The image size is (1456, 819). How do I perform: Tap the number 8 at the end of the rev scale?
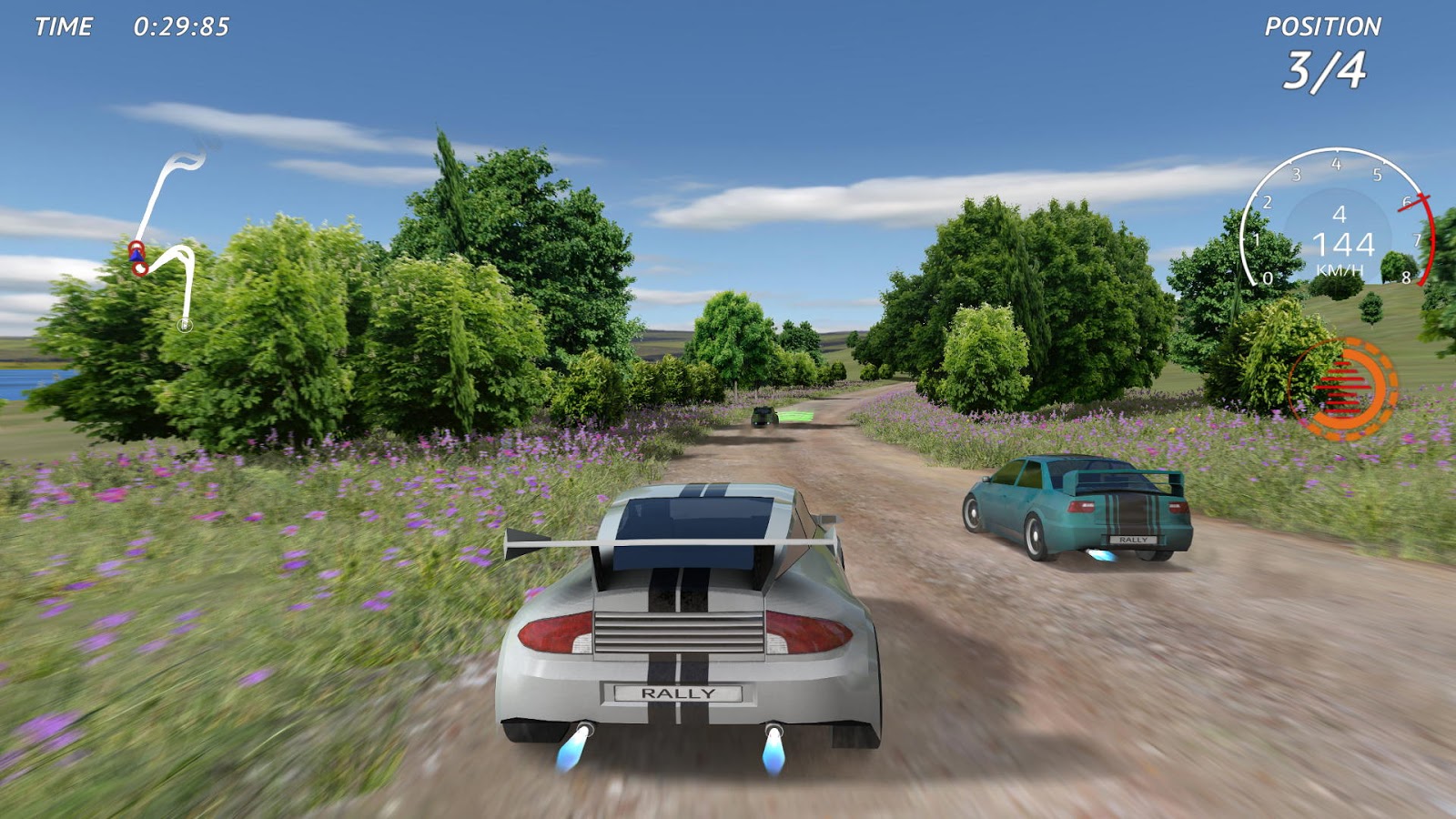coord(1405,277)
